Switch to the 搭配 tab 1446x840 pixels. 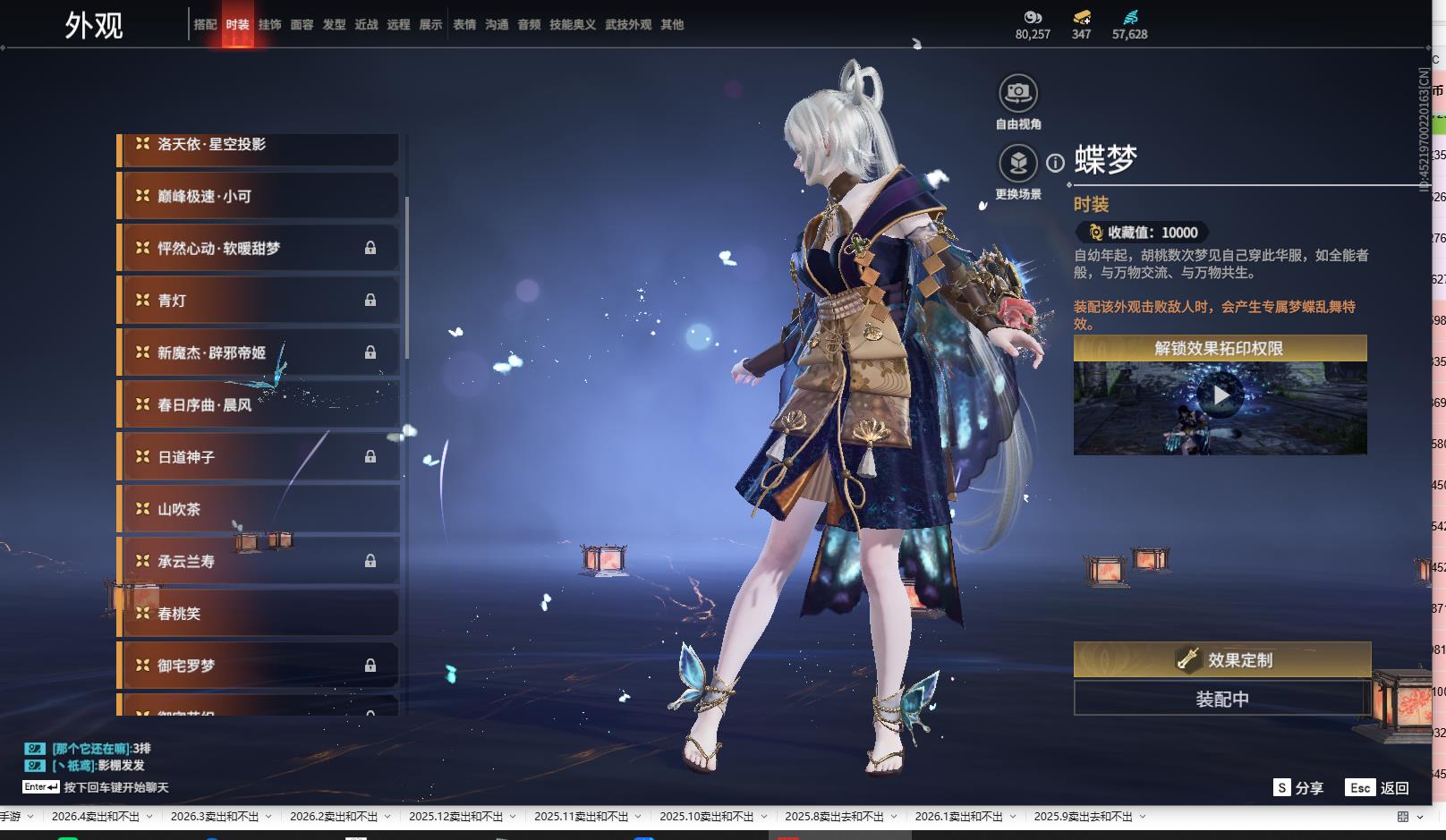pyautogui.click(x=205, y=25)
